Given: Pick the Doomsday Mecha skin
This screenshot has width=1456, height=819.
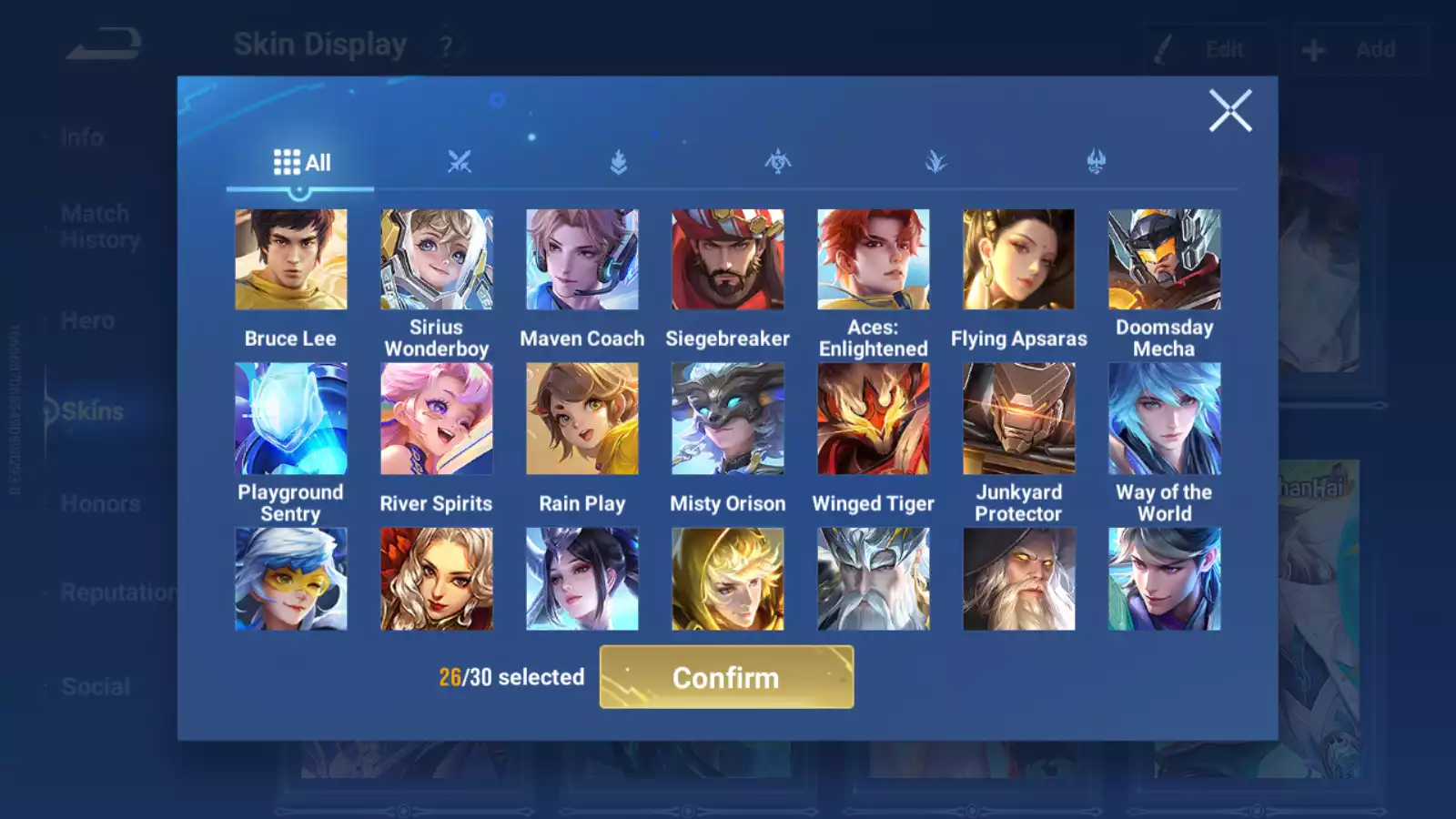Looking at the screenshot, I should coord(1164,259).
